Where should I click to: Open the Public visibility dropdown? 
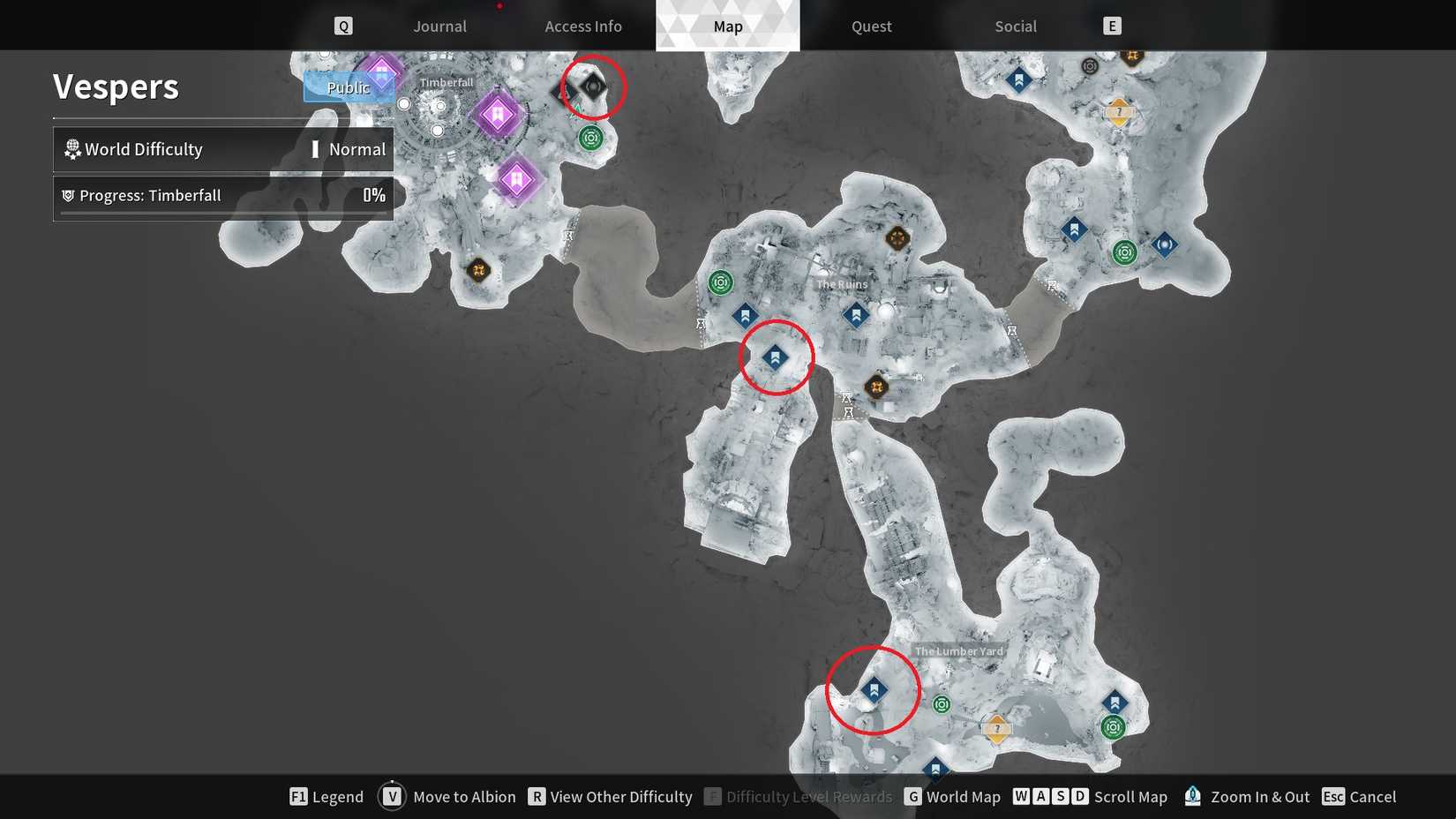349,87
